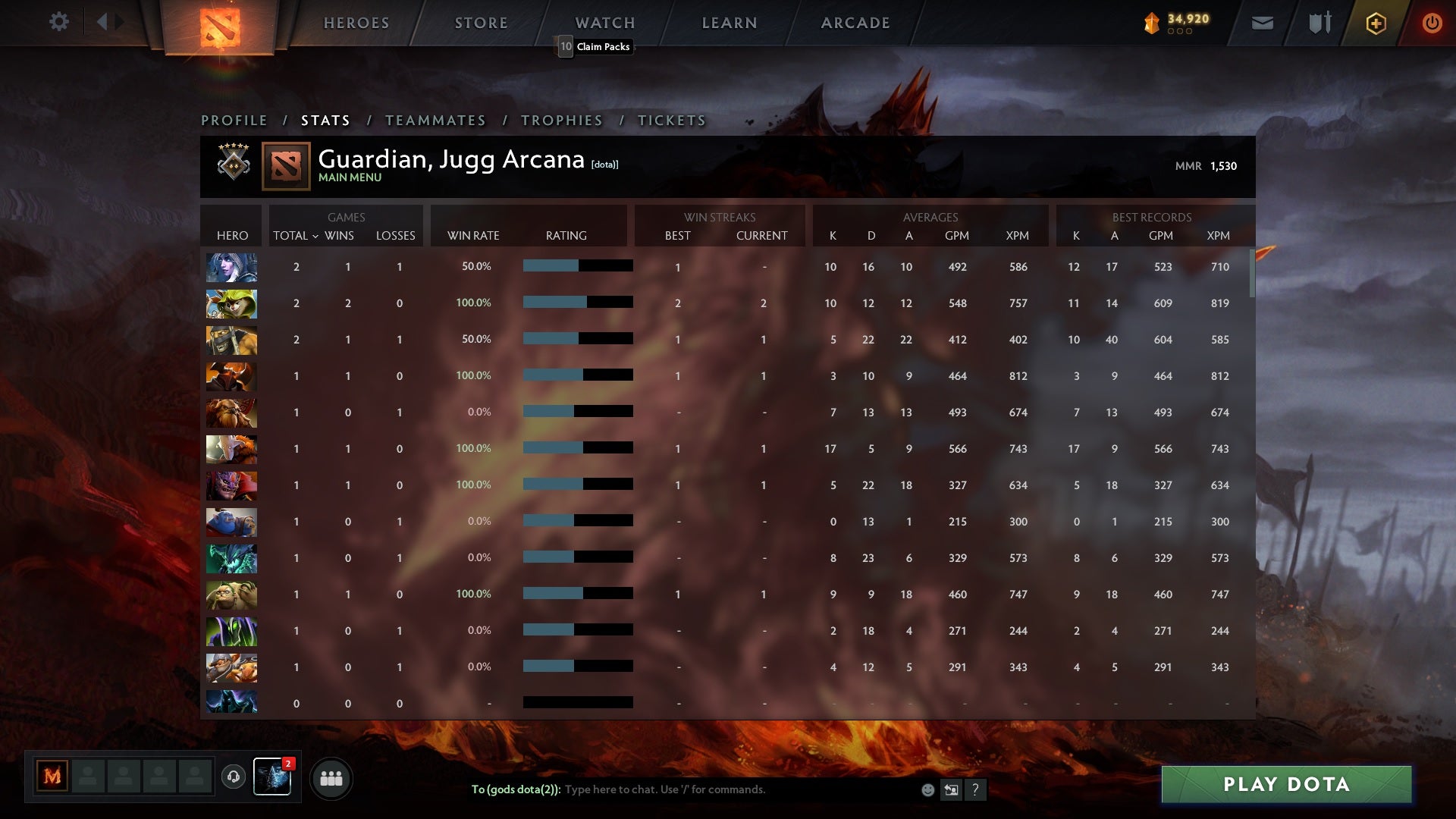Click the shards currency icon showing 34,920
Image resolution: width=1456 pixels, height=819 pixels.
(1151, 23)
